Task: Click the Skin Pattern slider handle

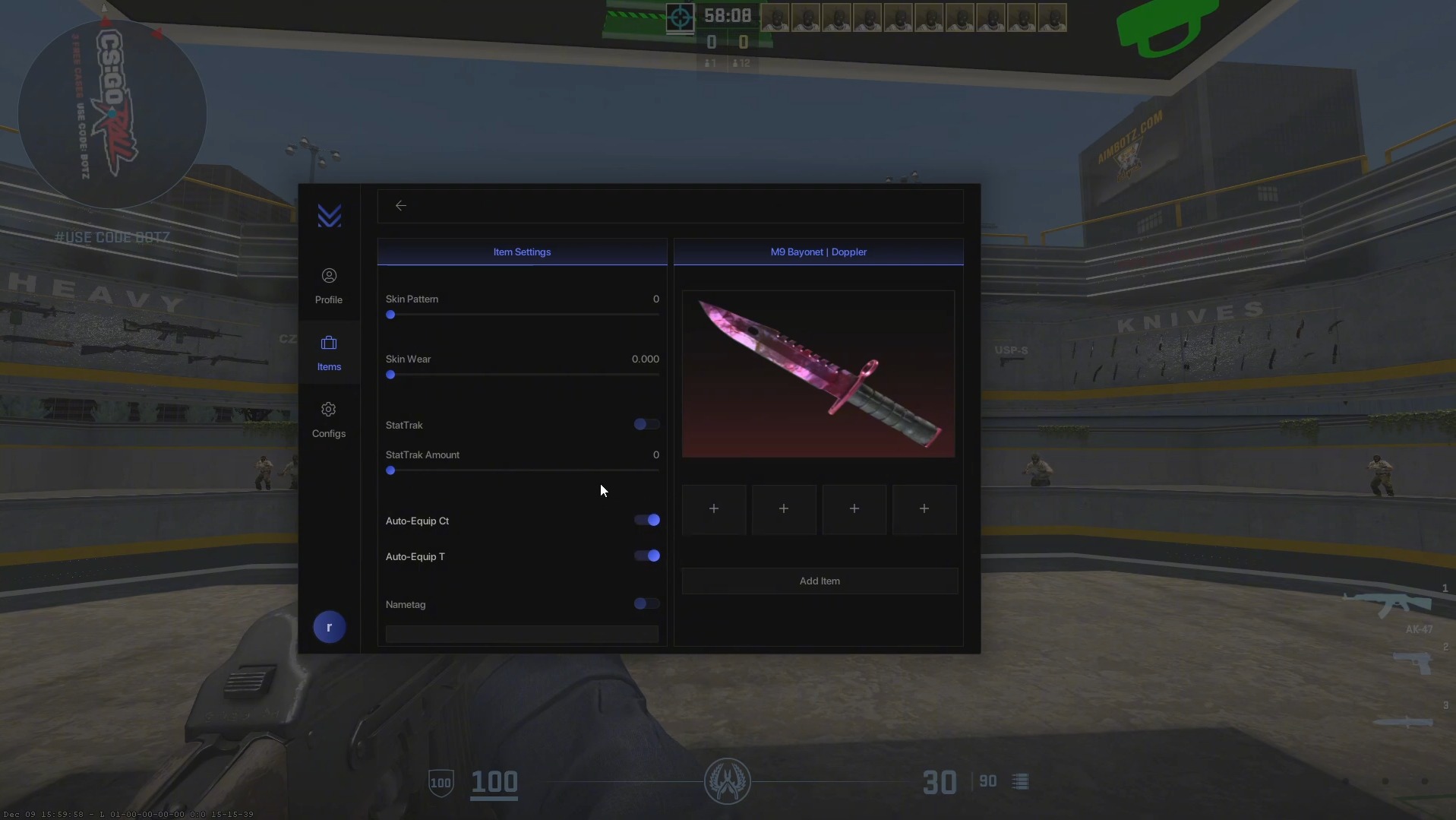Action: pos(390,315)
